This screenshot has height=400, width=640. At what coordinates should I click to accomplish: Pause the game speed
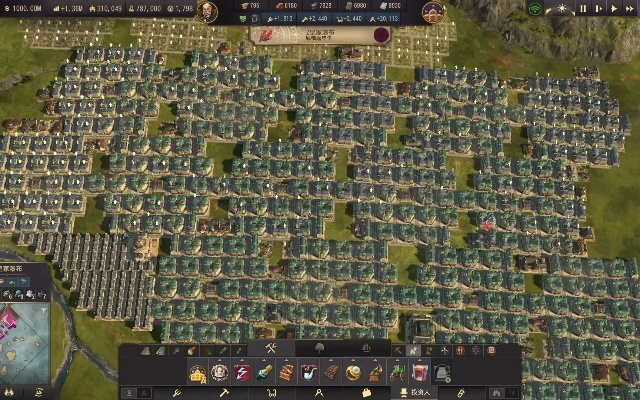tap(584, 9)
